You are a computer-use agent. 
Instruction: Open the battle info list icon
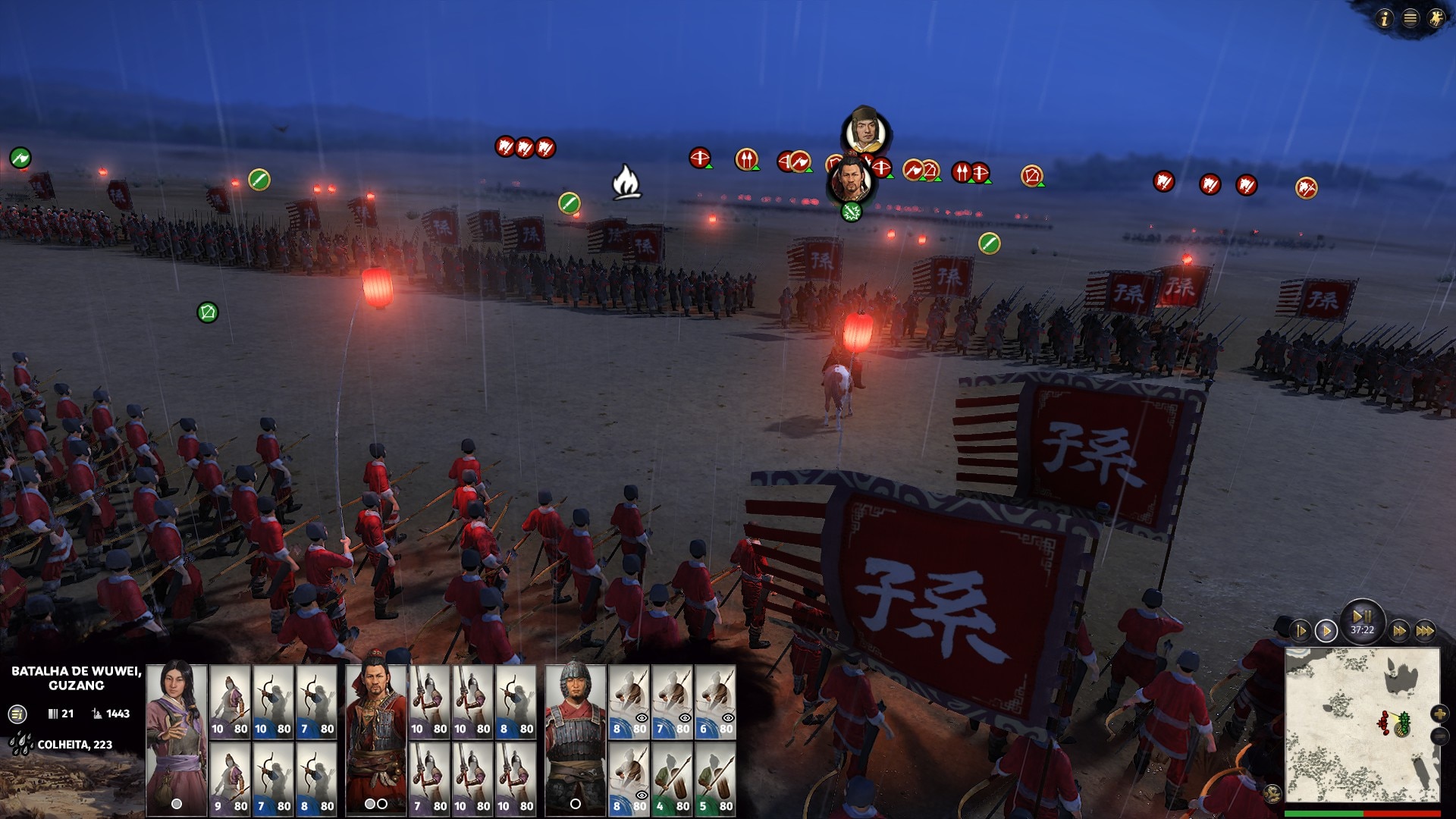[x=17, y=714]
